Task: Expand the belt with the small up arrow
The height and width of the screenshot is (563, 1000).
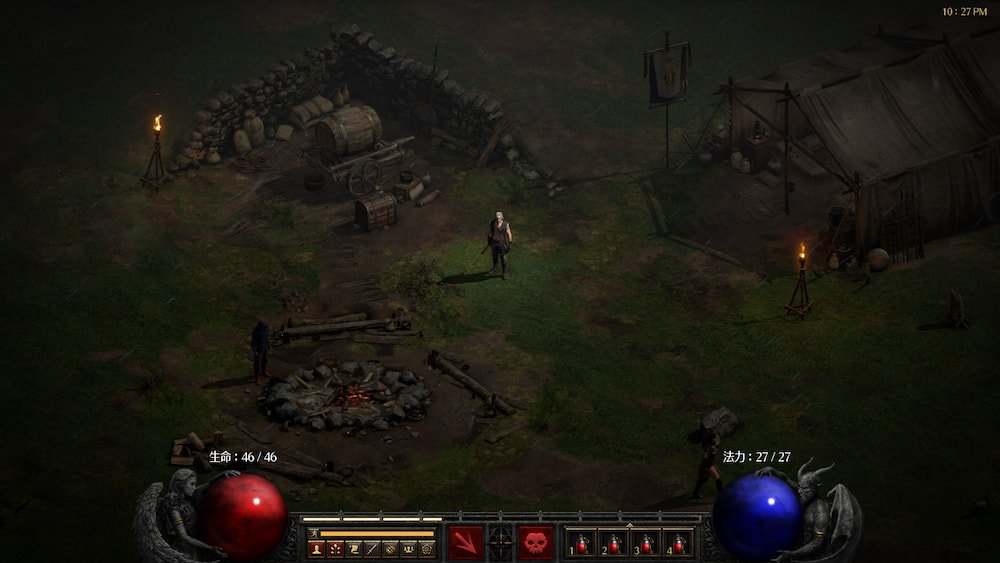Action: (629, 524)
